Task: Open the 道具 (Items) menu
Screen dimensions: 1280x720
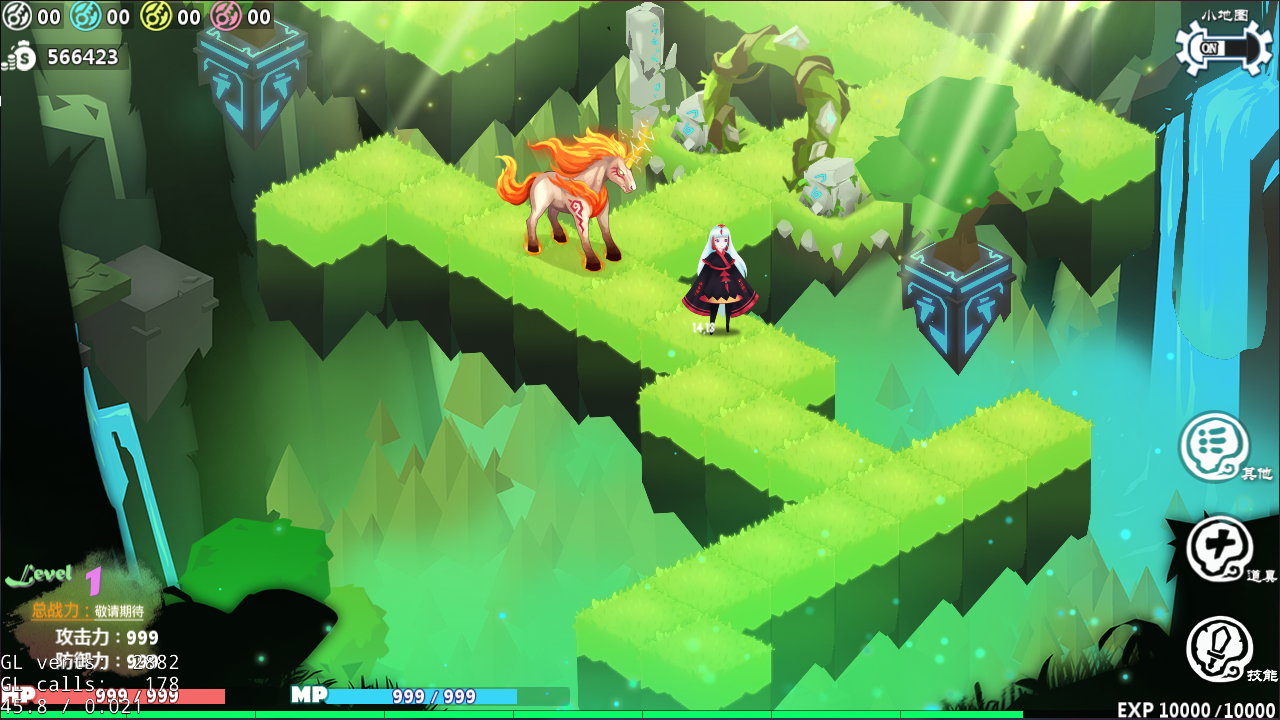Action: pyautogui.click(x=1219, y=549)
